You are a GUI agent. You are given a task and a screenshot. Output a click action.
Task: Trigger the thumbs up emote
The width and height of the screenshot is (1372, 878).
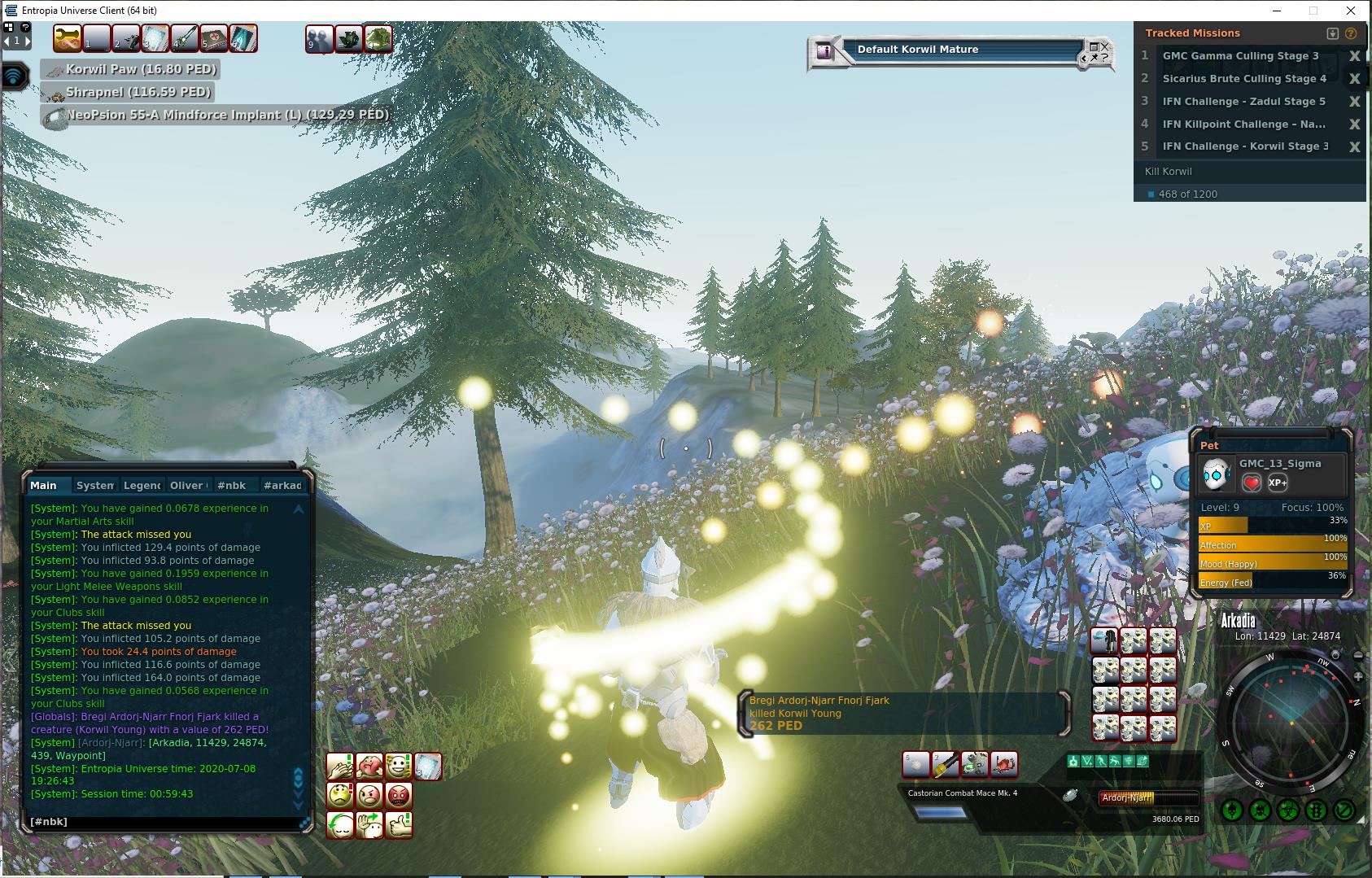tap(398, 824)
